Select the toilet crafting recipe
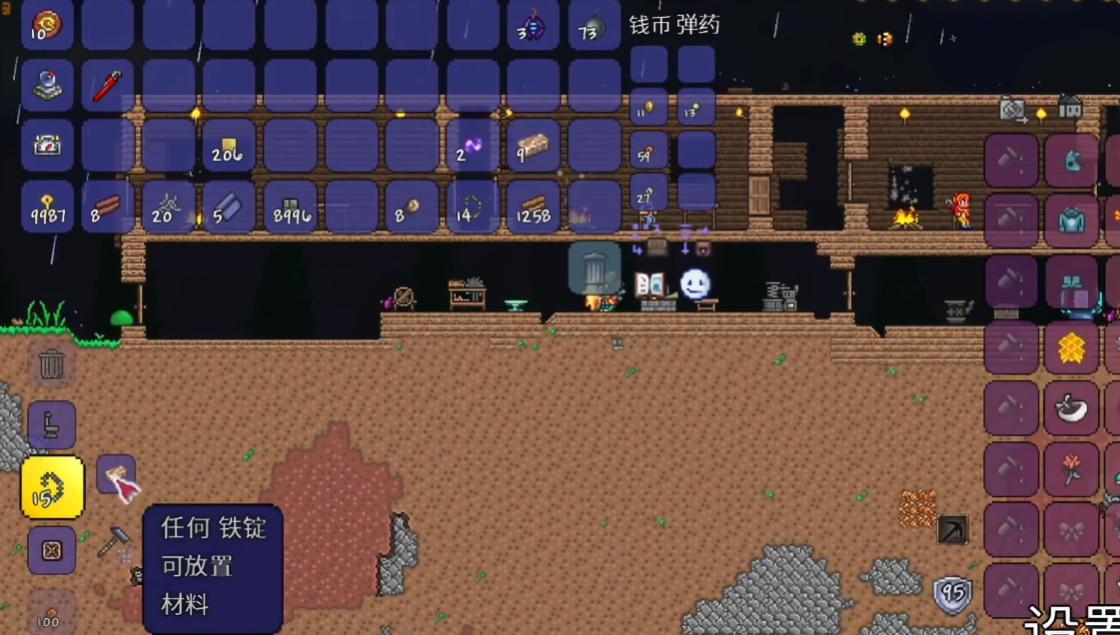The height and width of the screenshot is (635, 1120). (51, 426)
